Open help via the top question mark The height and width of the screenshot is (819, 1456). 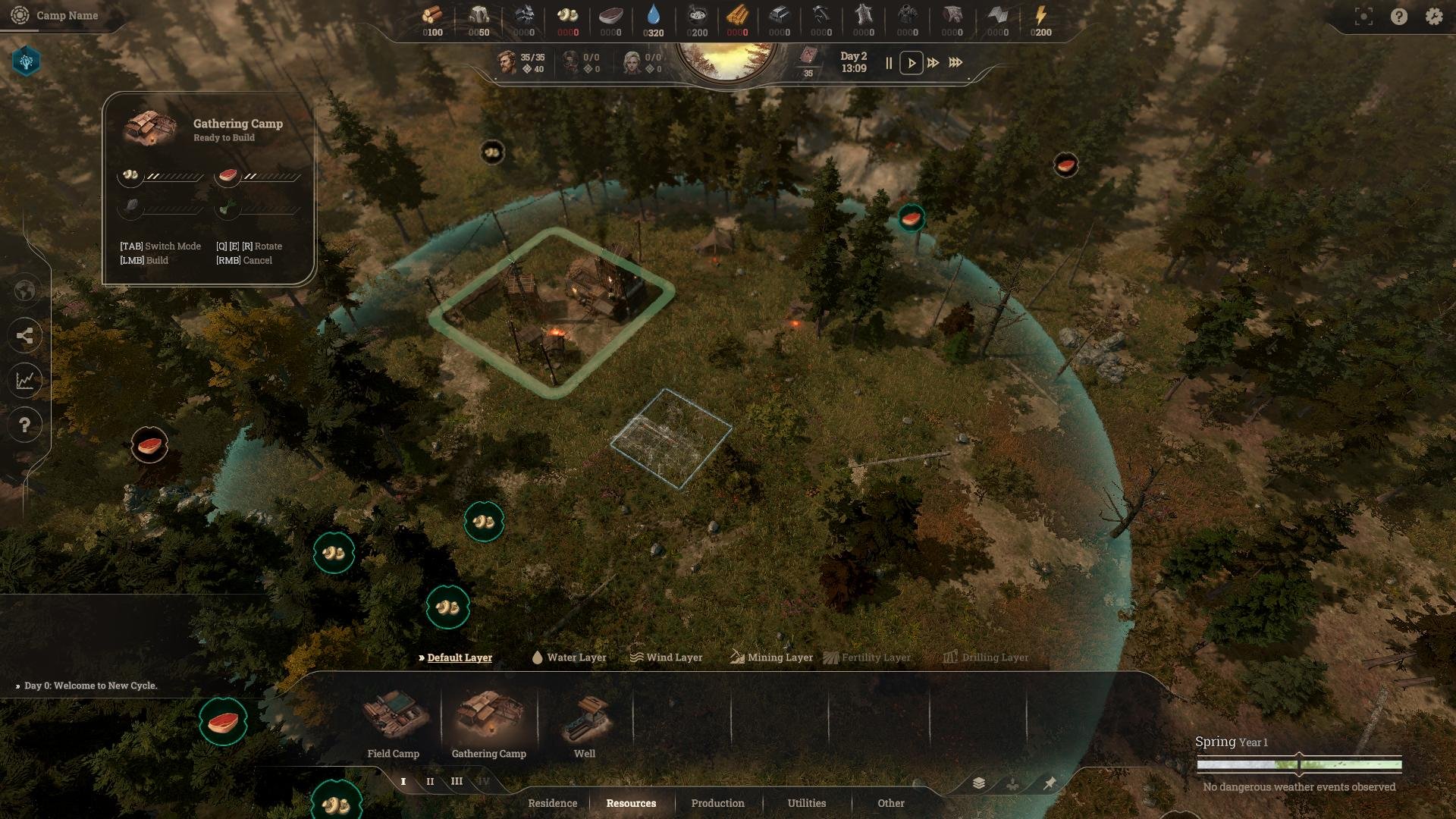click(1399, 16)
